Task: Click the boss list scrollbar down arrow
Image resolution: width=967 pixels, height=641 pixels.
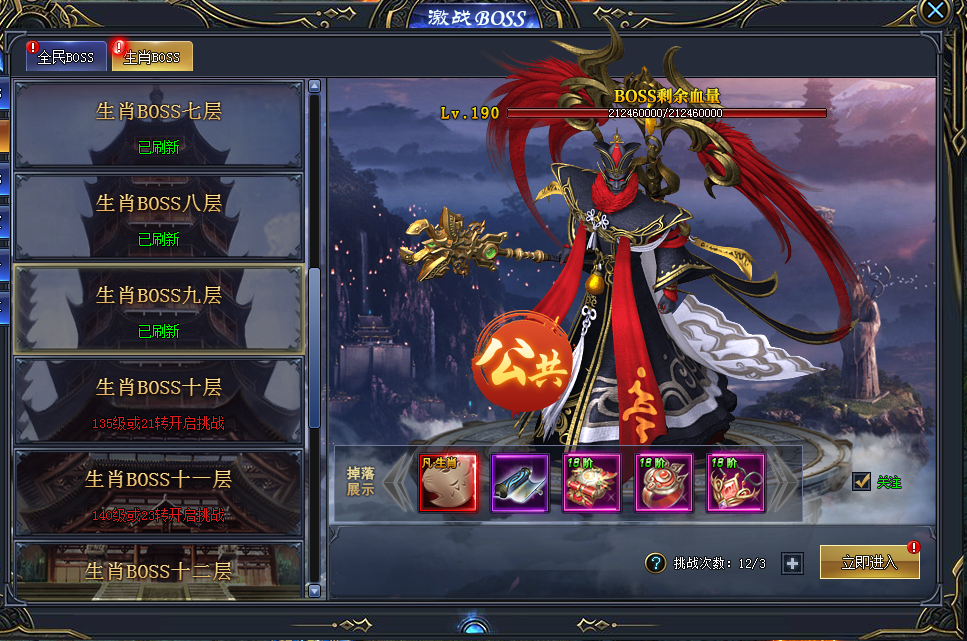Action: (x=314, y=591)
